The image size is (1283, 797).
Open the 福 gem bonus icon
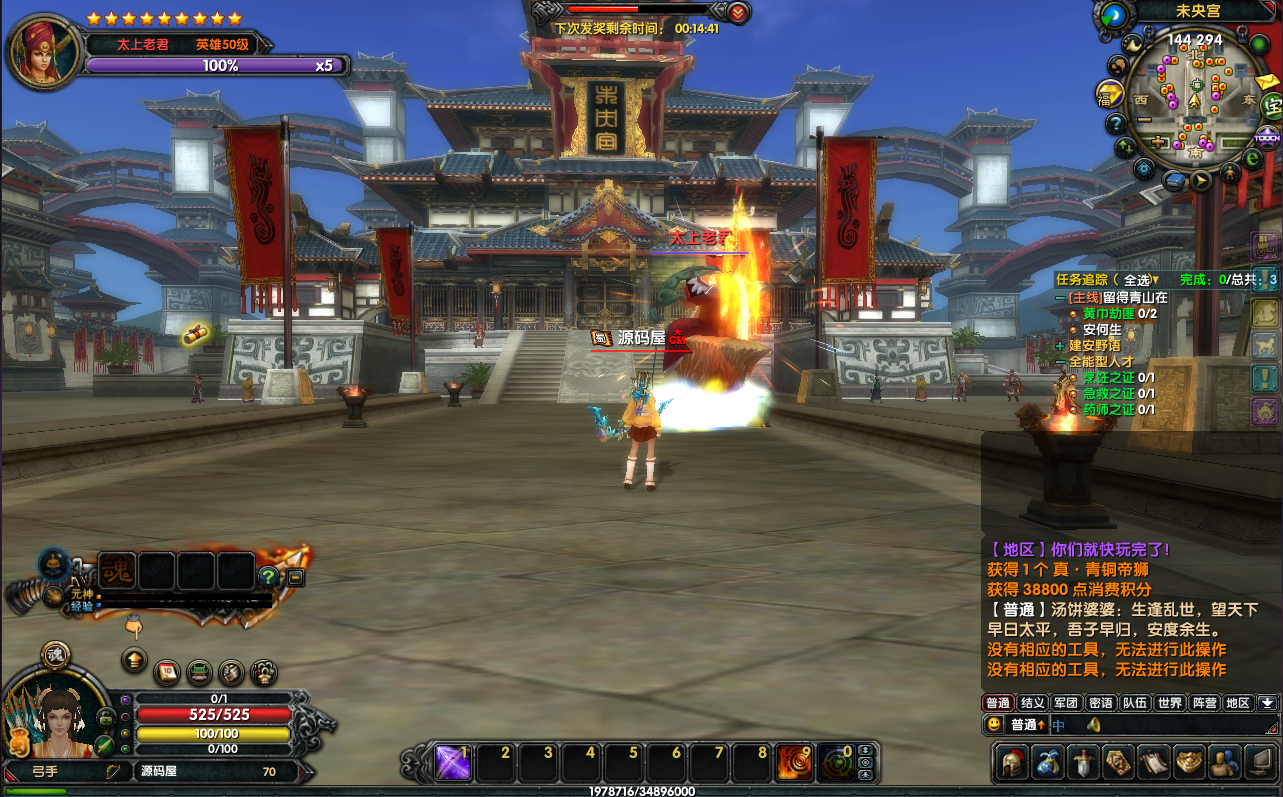tap(1110, 94)
